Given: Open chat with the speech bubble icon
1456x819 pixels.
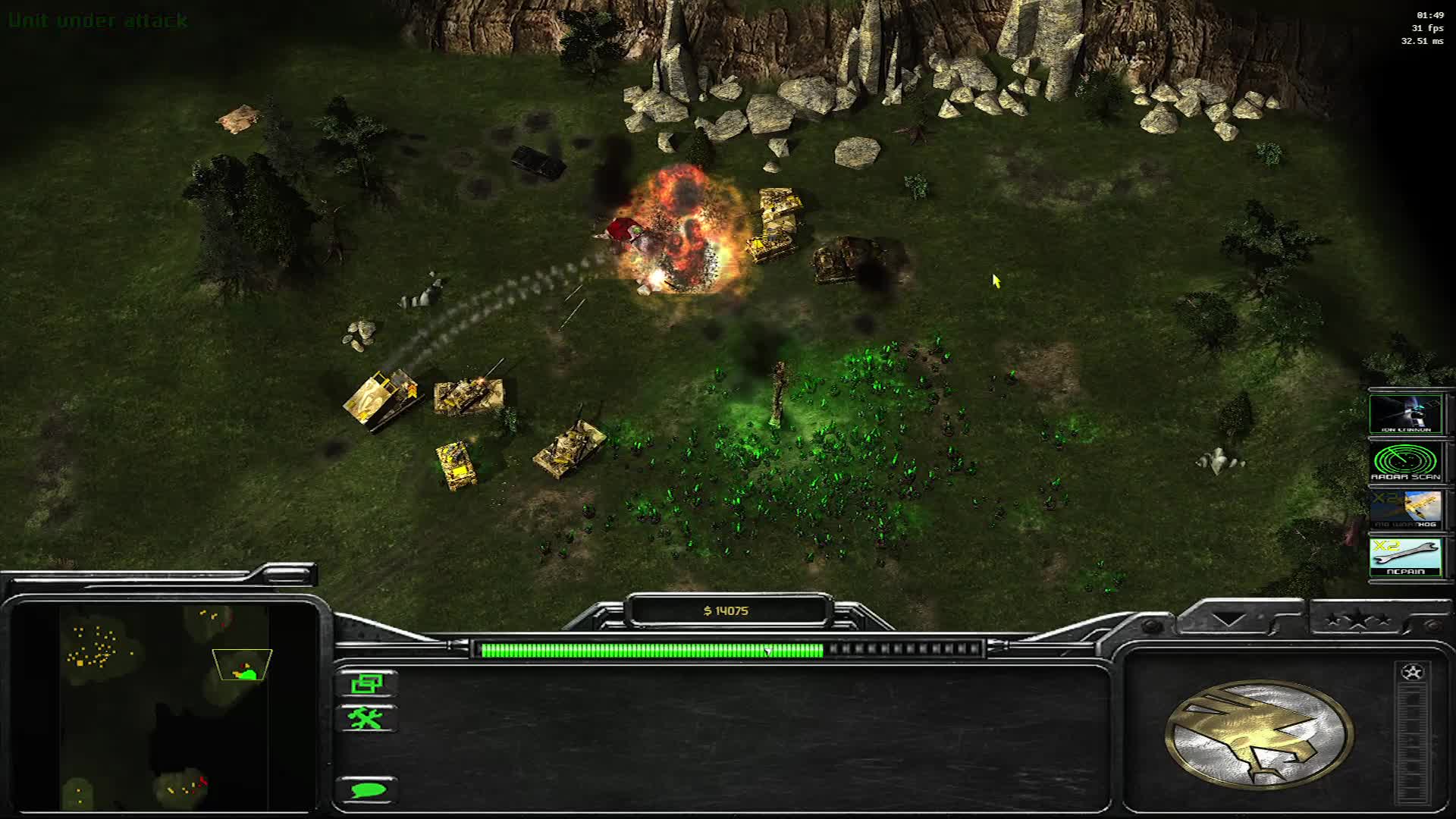Looking at the screenshot, I should coord(369,790).
